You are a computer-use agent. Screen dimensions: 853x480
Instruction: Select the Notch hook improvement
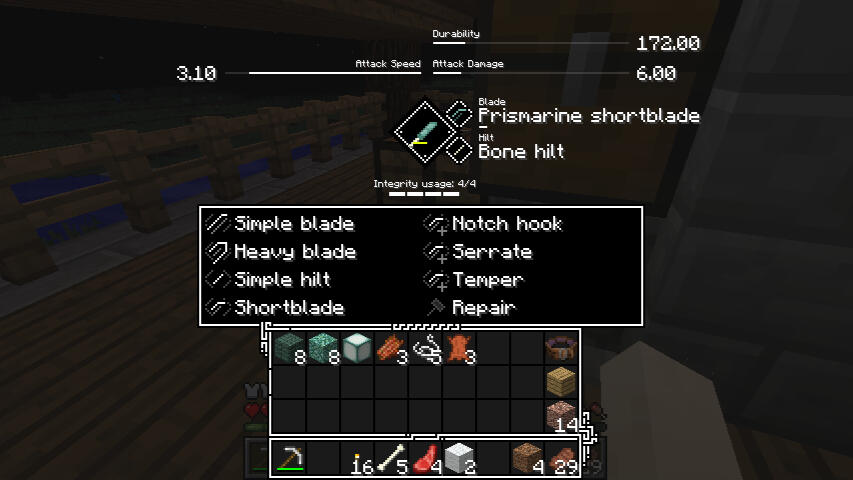(506, 224)
